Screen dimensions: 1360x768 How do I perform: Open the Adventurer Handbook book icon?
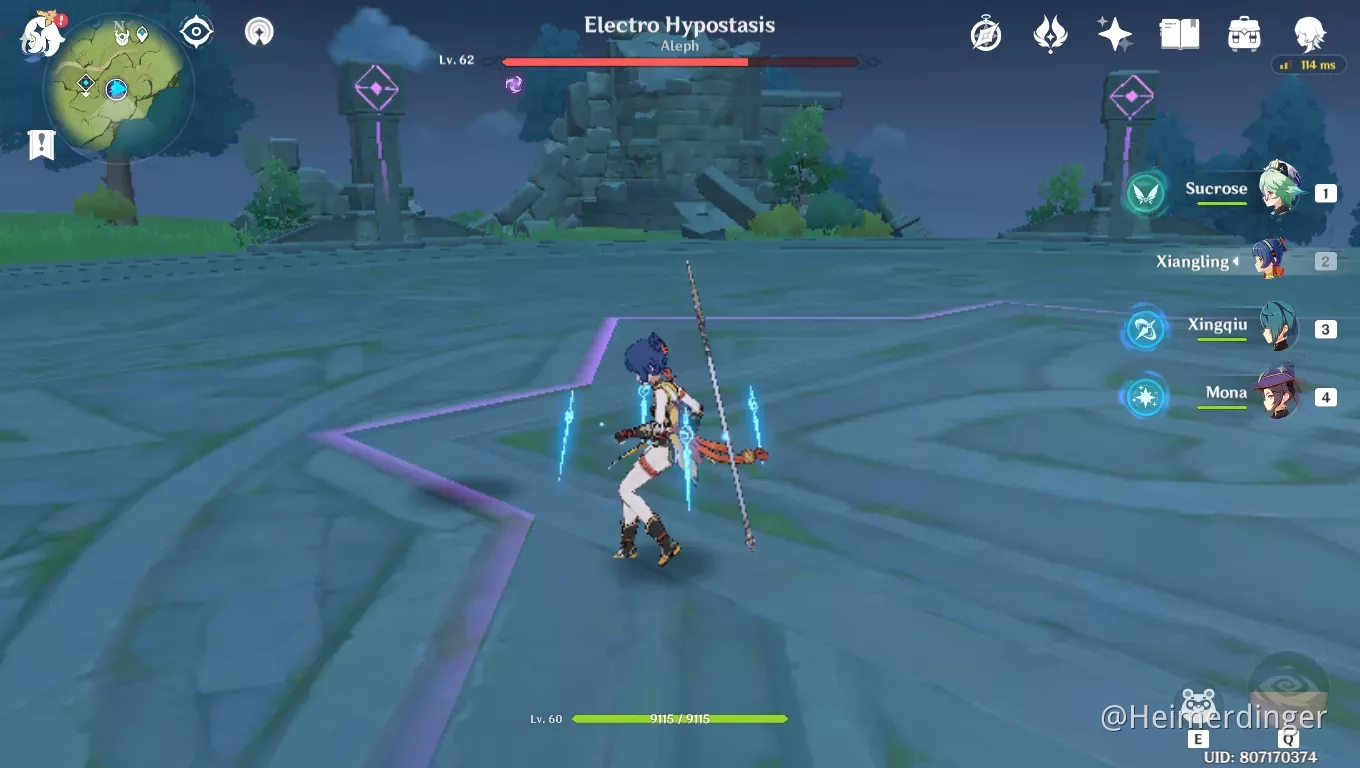pyautogui.click(x=1179, y=33)
